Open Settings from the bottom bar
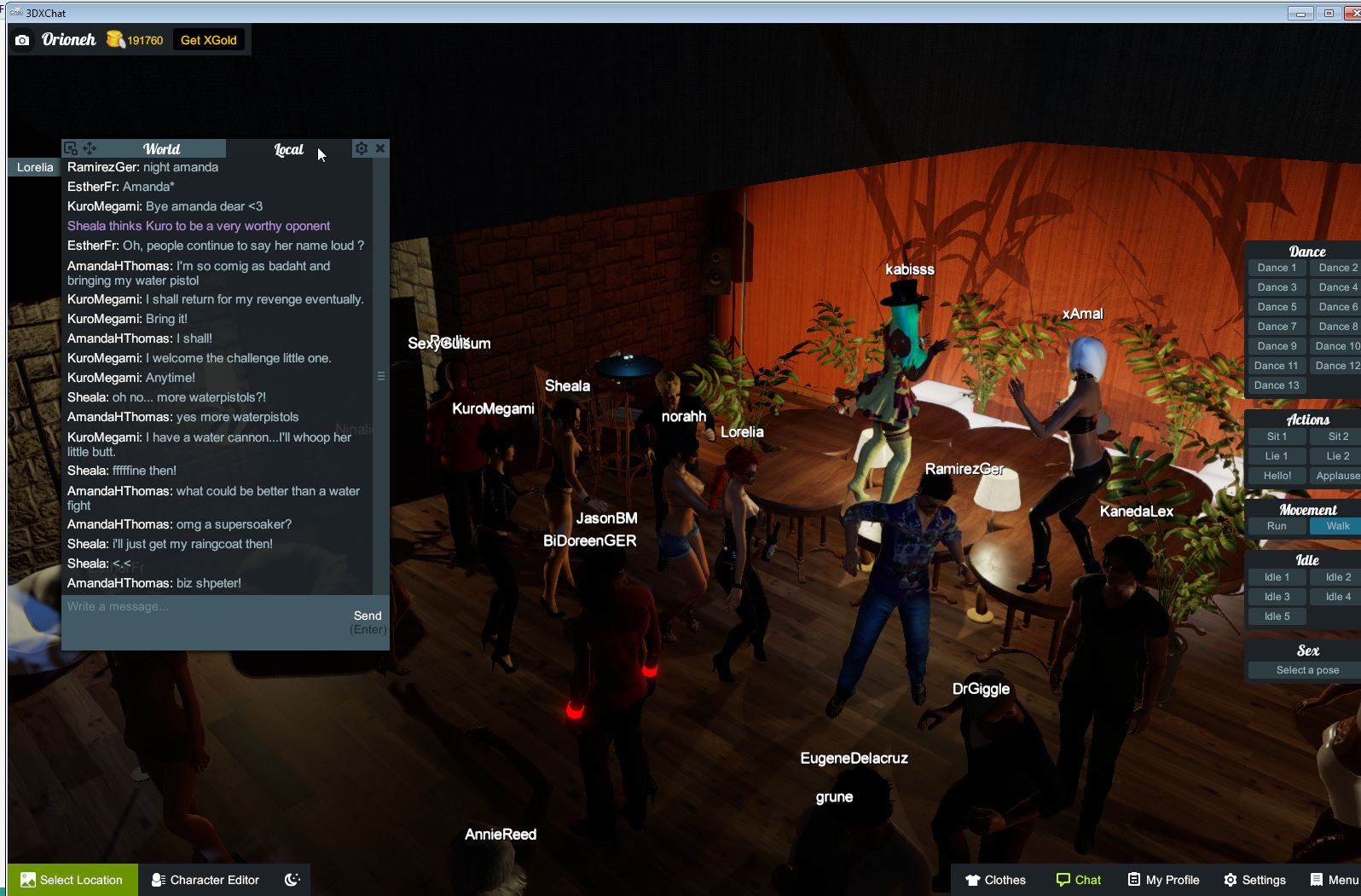The width and height of the screenshot is (1361, 896). click(x=1254, y=879)
